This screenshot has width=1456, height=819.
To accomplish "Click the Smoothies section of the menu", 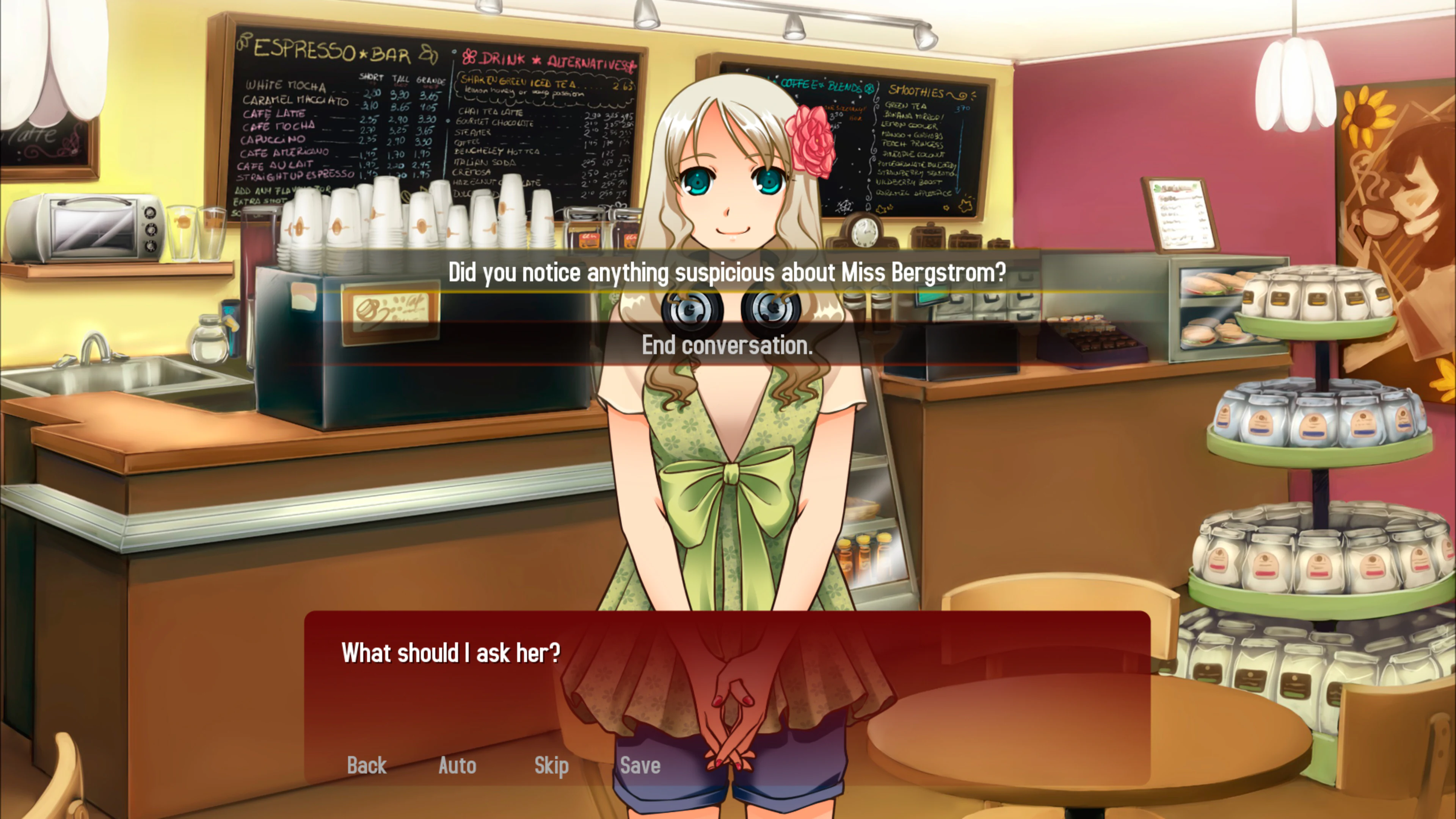I will [927, 141].
